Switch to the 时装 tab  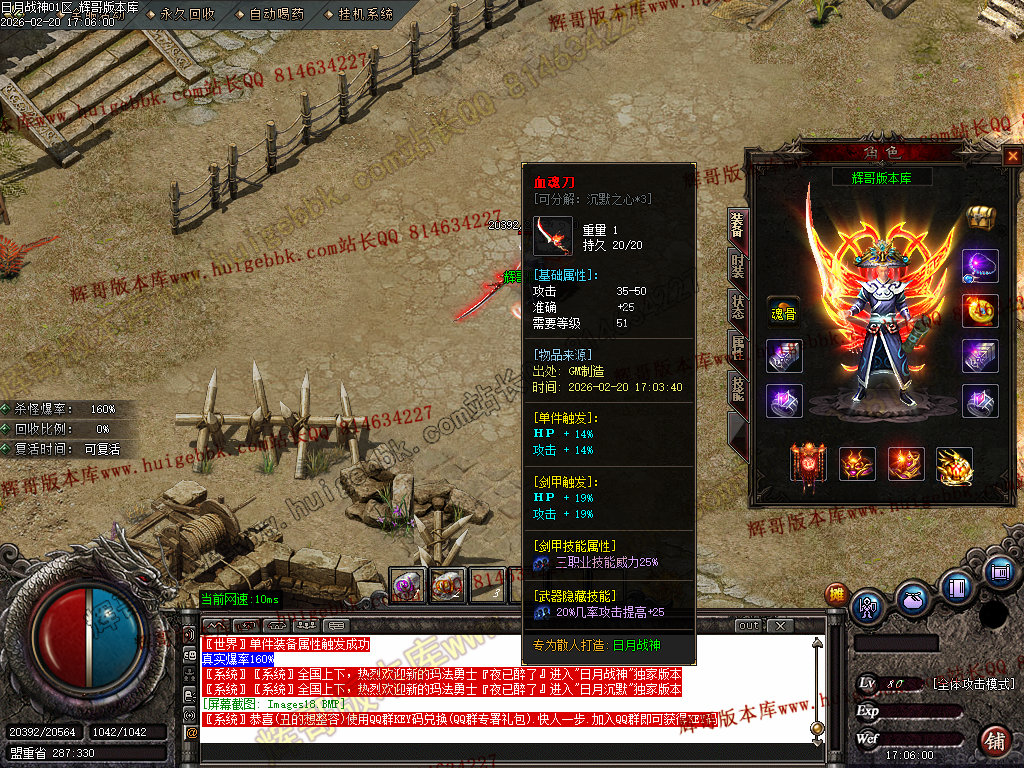pyautogui.click(x=736, y=266)
